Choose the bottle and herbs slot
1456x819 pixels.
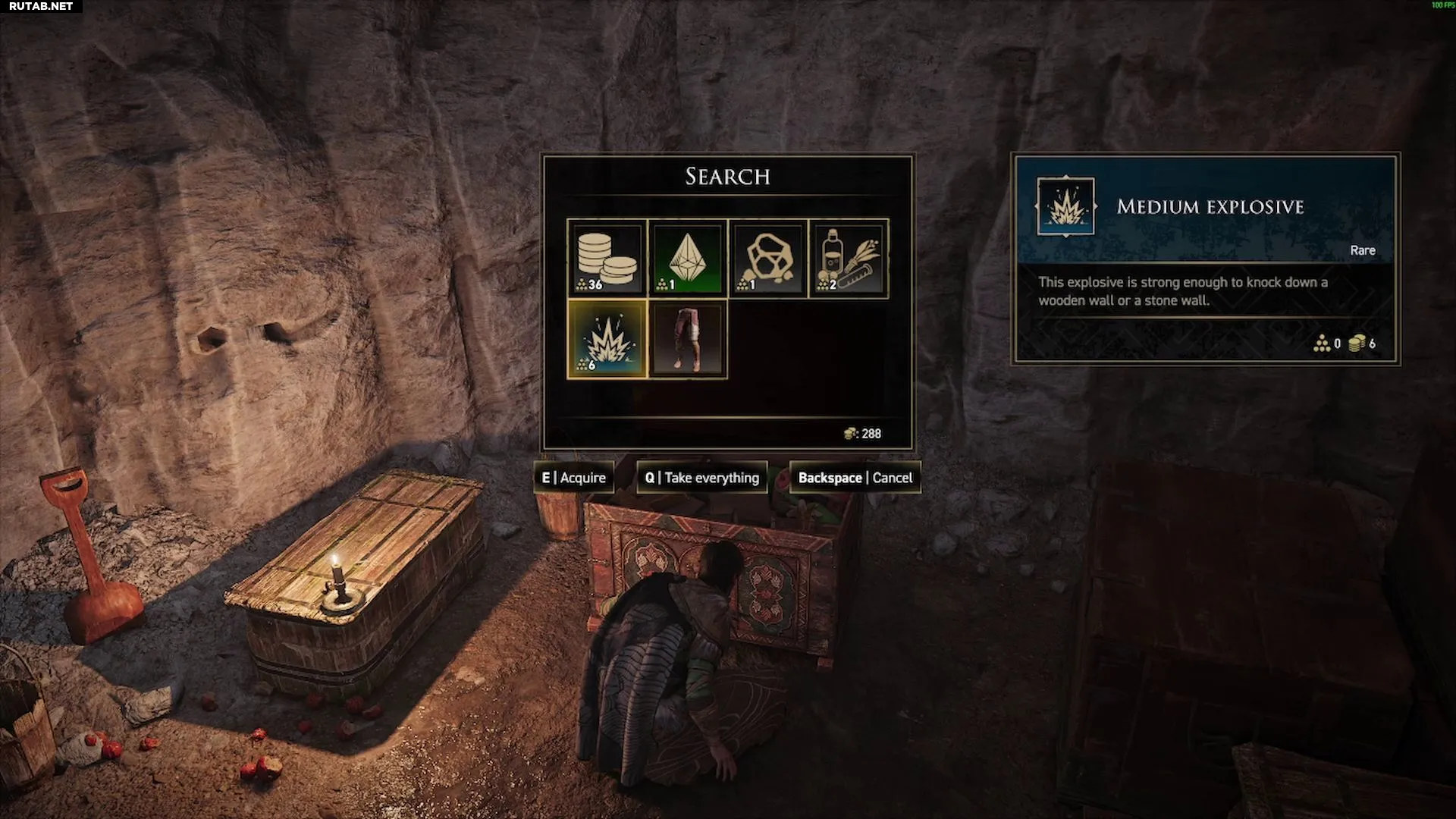click(x=849, y=259)
